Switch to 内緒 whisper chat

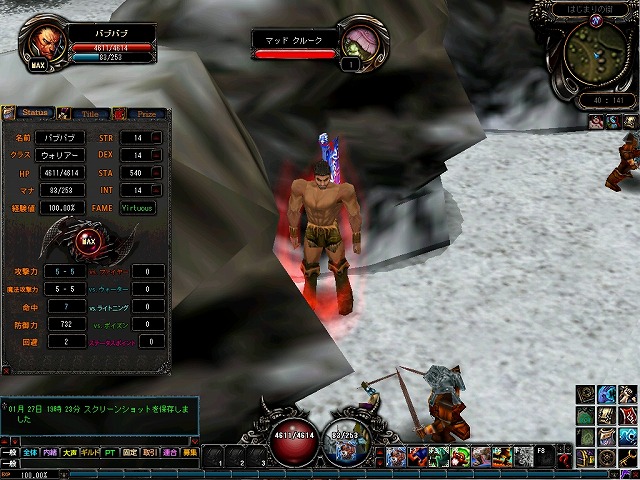(51, 452)
